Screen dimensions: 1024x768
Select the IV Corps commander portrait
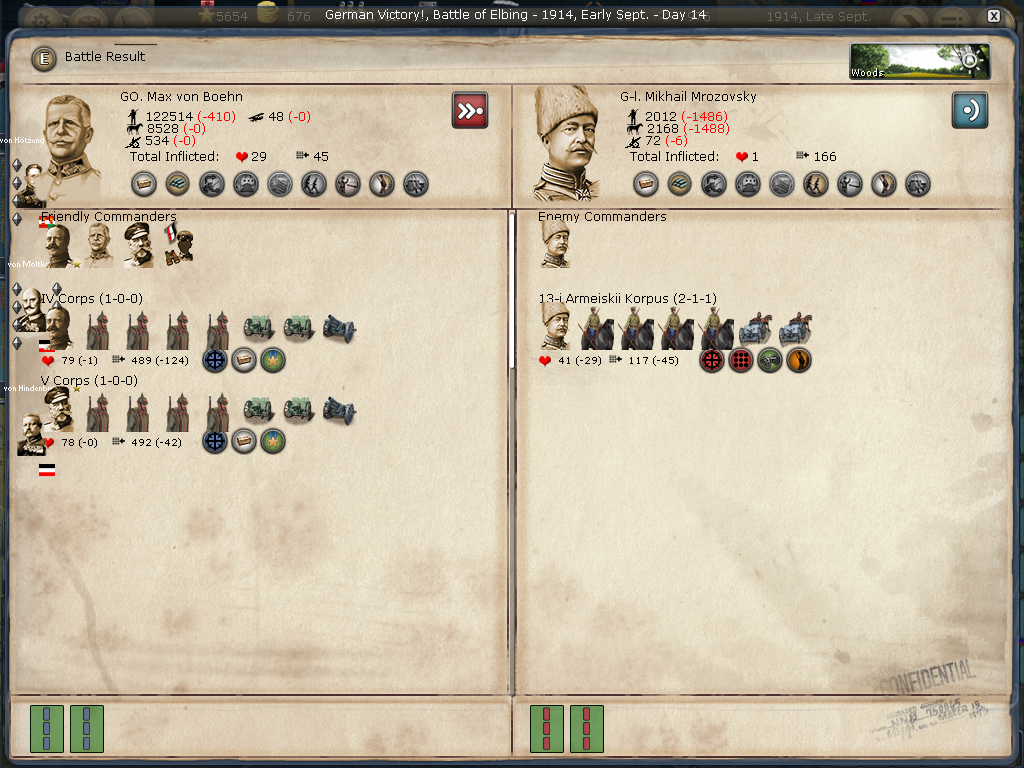tap(57, 326)
